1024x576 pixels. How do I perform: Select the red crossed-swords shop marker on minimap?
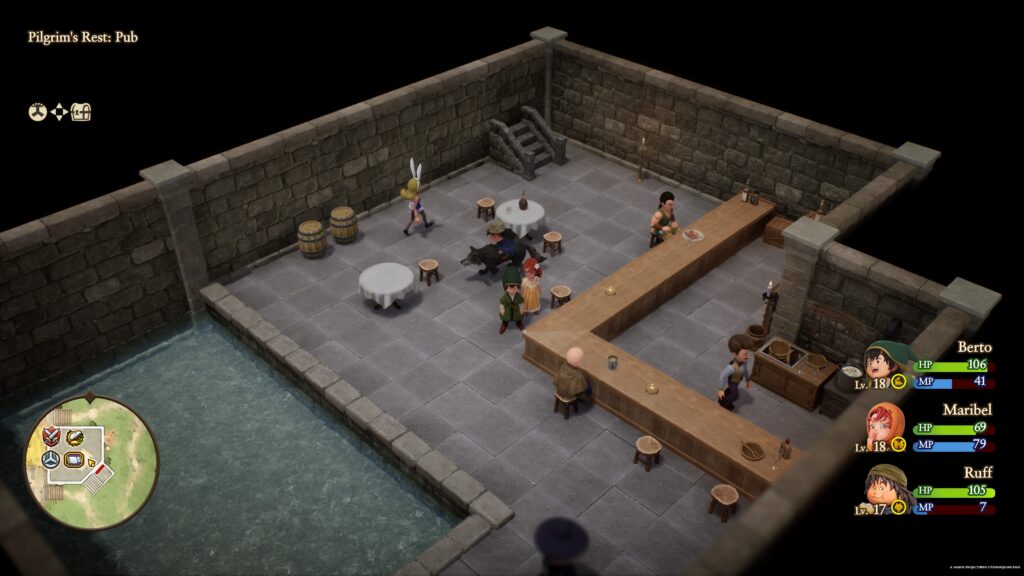[50, 434]
